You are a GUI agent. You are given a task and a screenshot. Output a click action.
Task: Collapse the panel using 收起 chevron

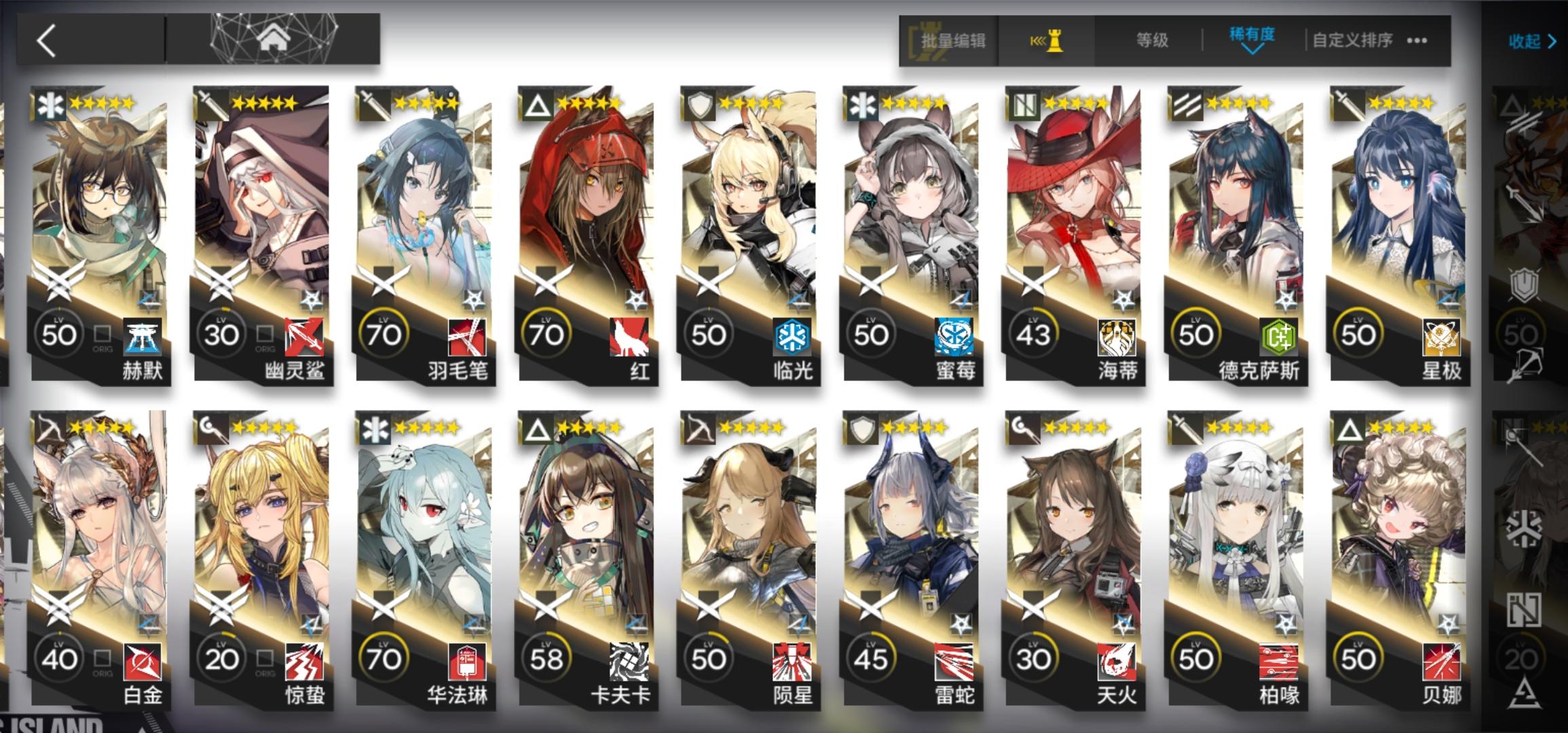(1531, 41)
